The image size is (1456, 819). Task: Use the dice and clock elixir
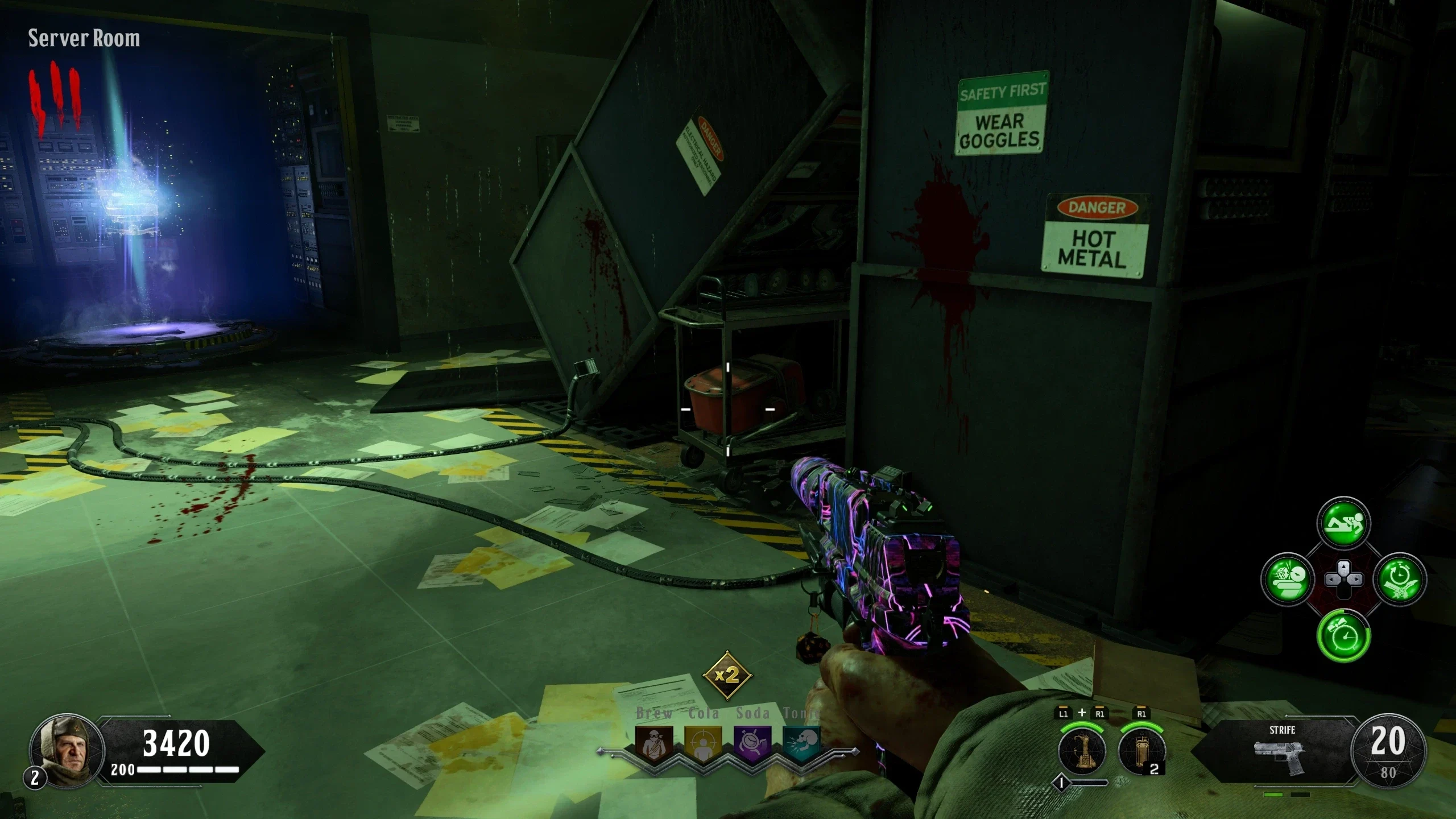pos(1288,580)
